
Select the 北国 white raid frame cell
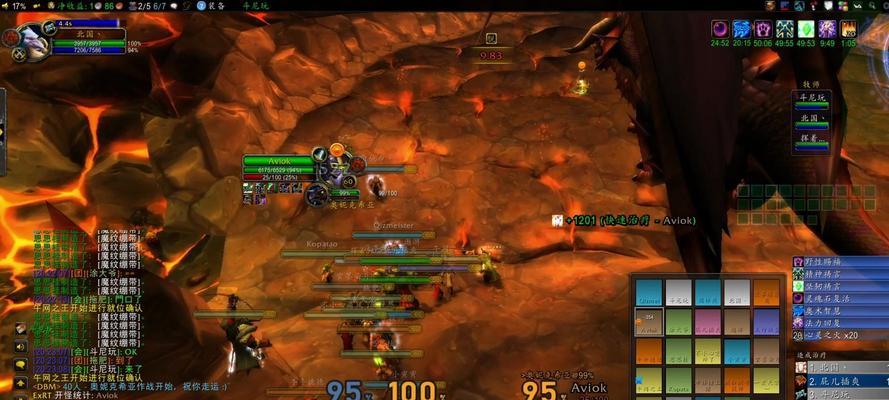(737, 293)
